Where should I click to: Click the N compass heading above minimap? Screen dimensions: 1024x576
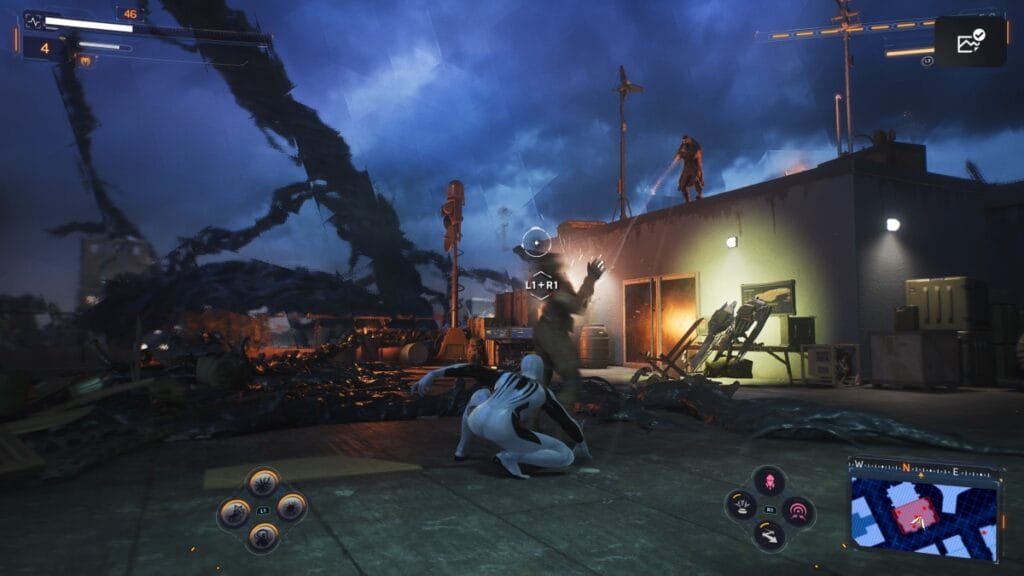[x=906, y=467]
